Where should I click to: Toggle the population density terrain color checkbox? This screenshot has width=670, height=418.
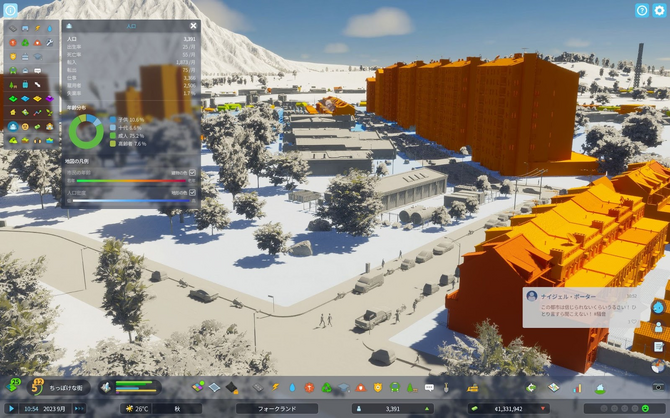(192, 191)
